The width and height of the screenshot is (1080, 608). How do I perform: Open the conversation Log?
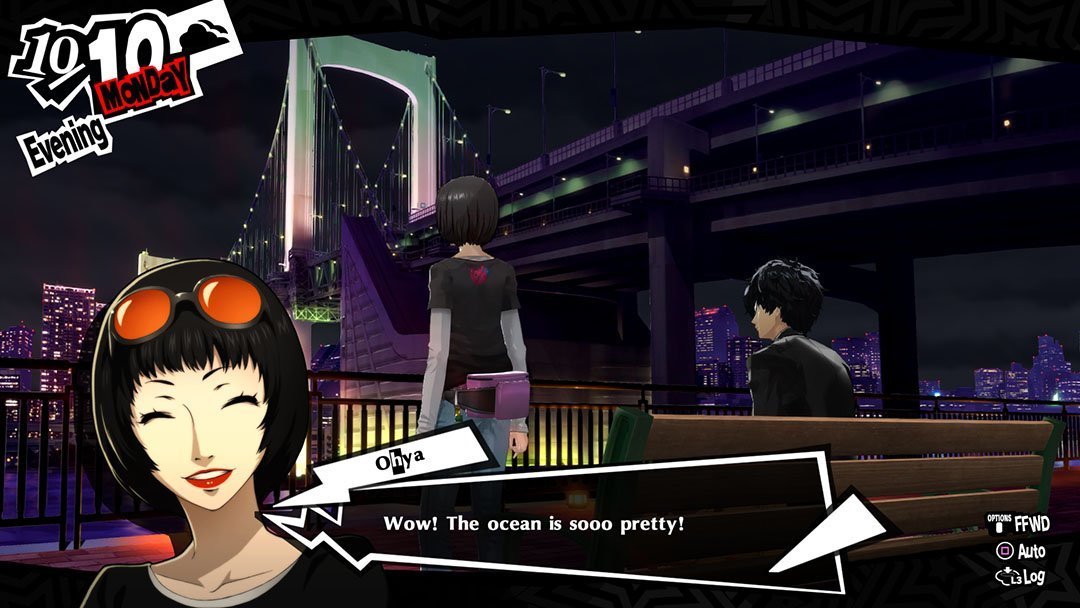(1021, 577)
